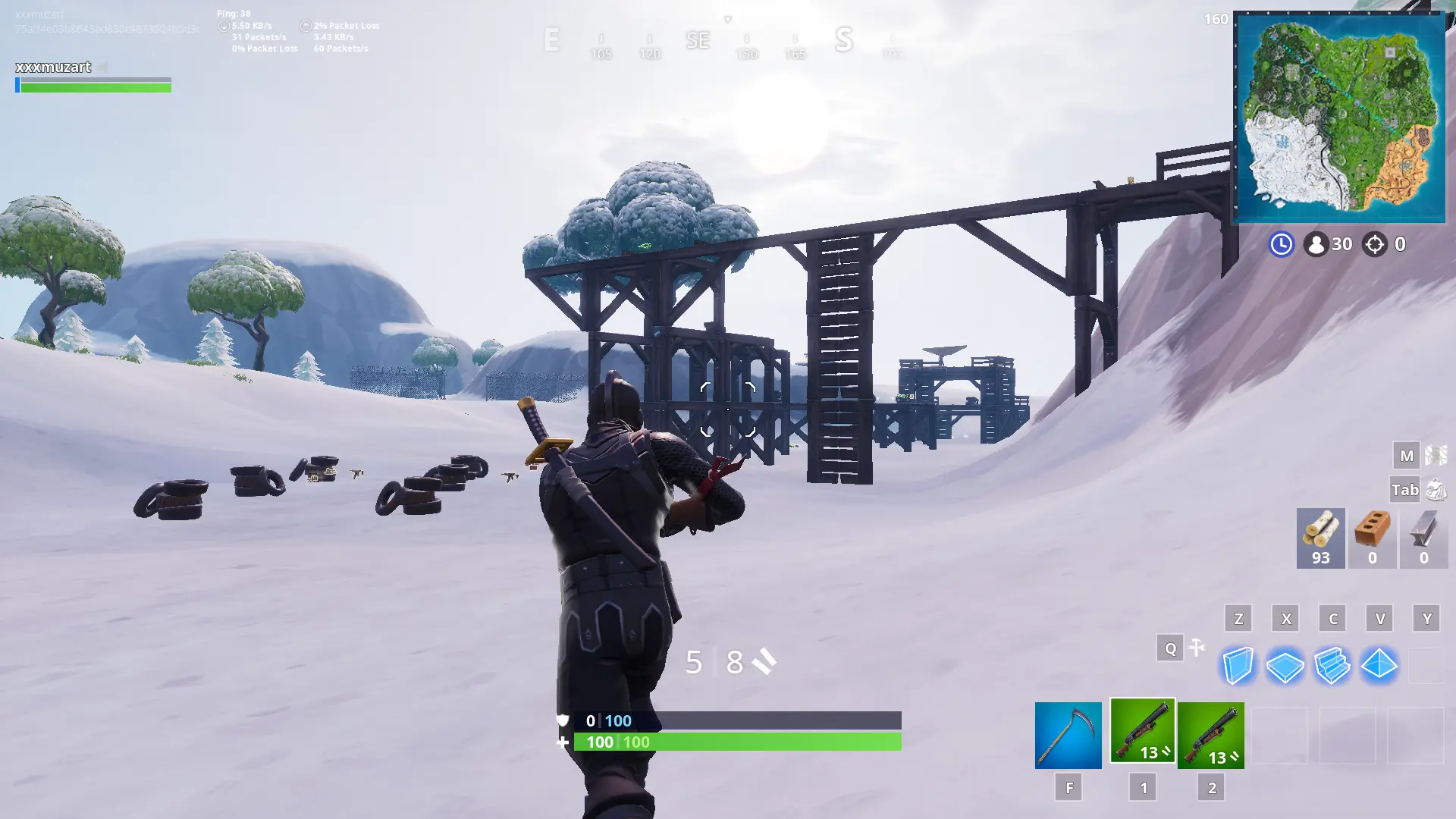Select the pickaxe slot
This screenshot has height=819, width=1456.
[1068, 735]
